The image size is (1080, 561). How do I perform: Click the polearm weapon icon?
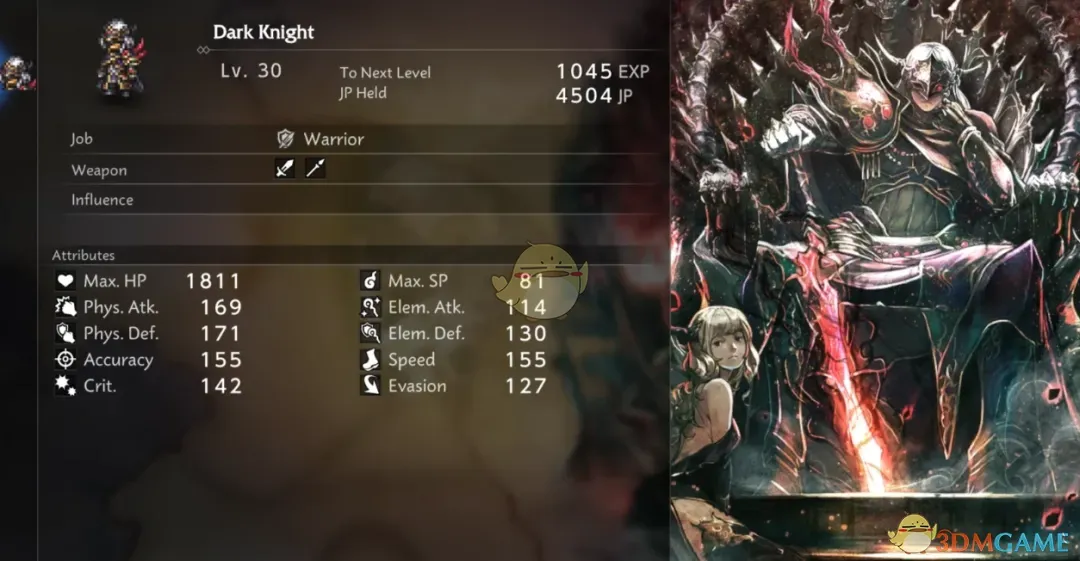pos(315,169)
